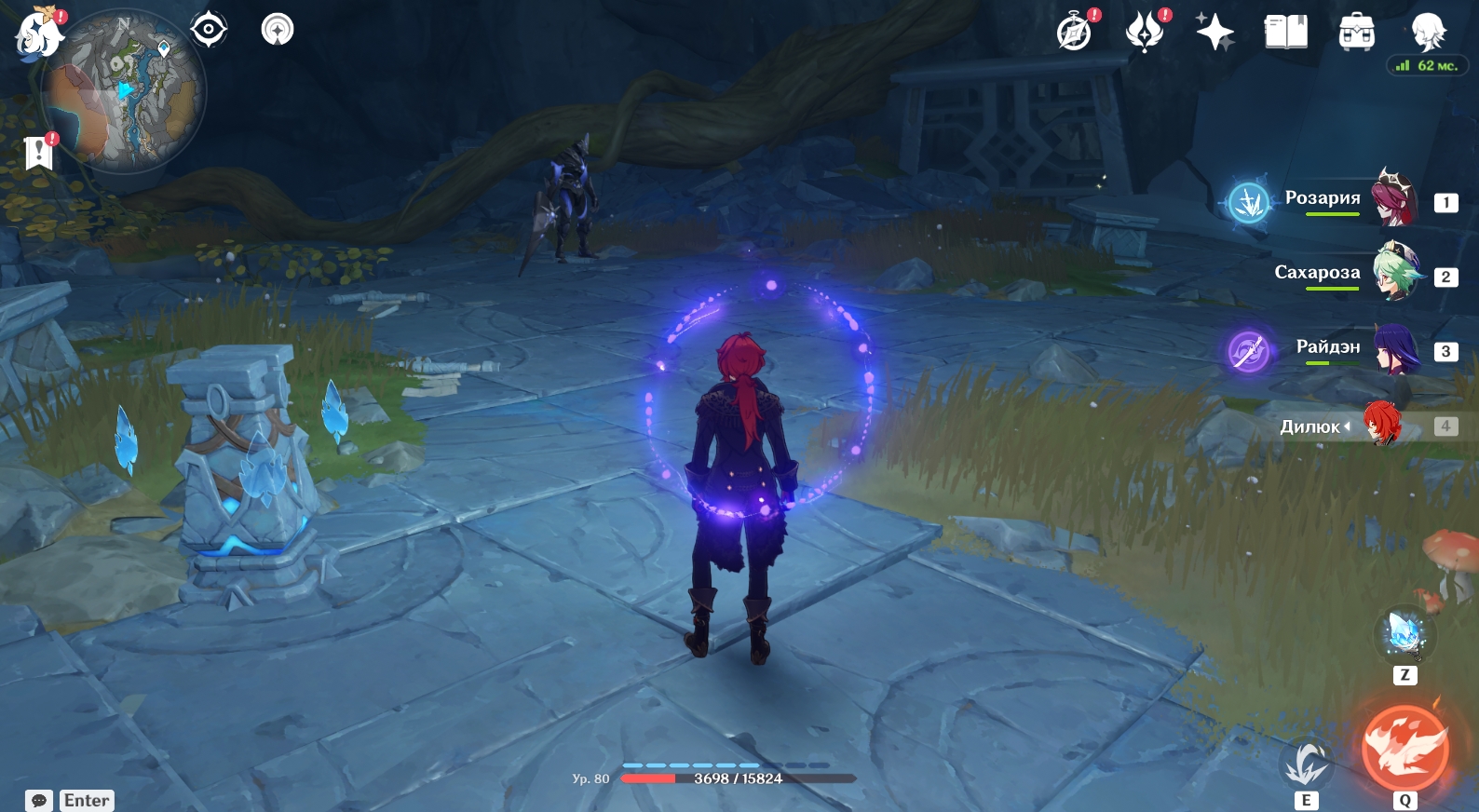Open the battle pass winged icon
This screenshot has height=812, width=1479.
point(1145,32)
